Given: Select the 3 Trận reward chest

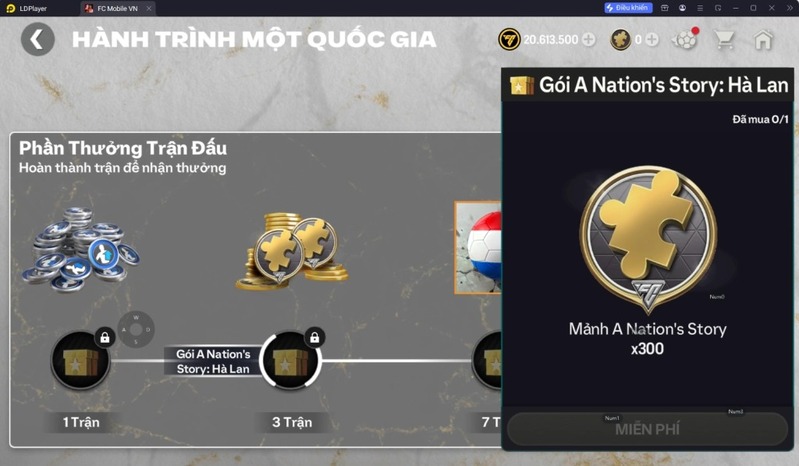Looking at the screenshot, I should 290,360.
